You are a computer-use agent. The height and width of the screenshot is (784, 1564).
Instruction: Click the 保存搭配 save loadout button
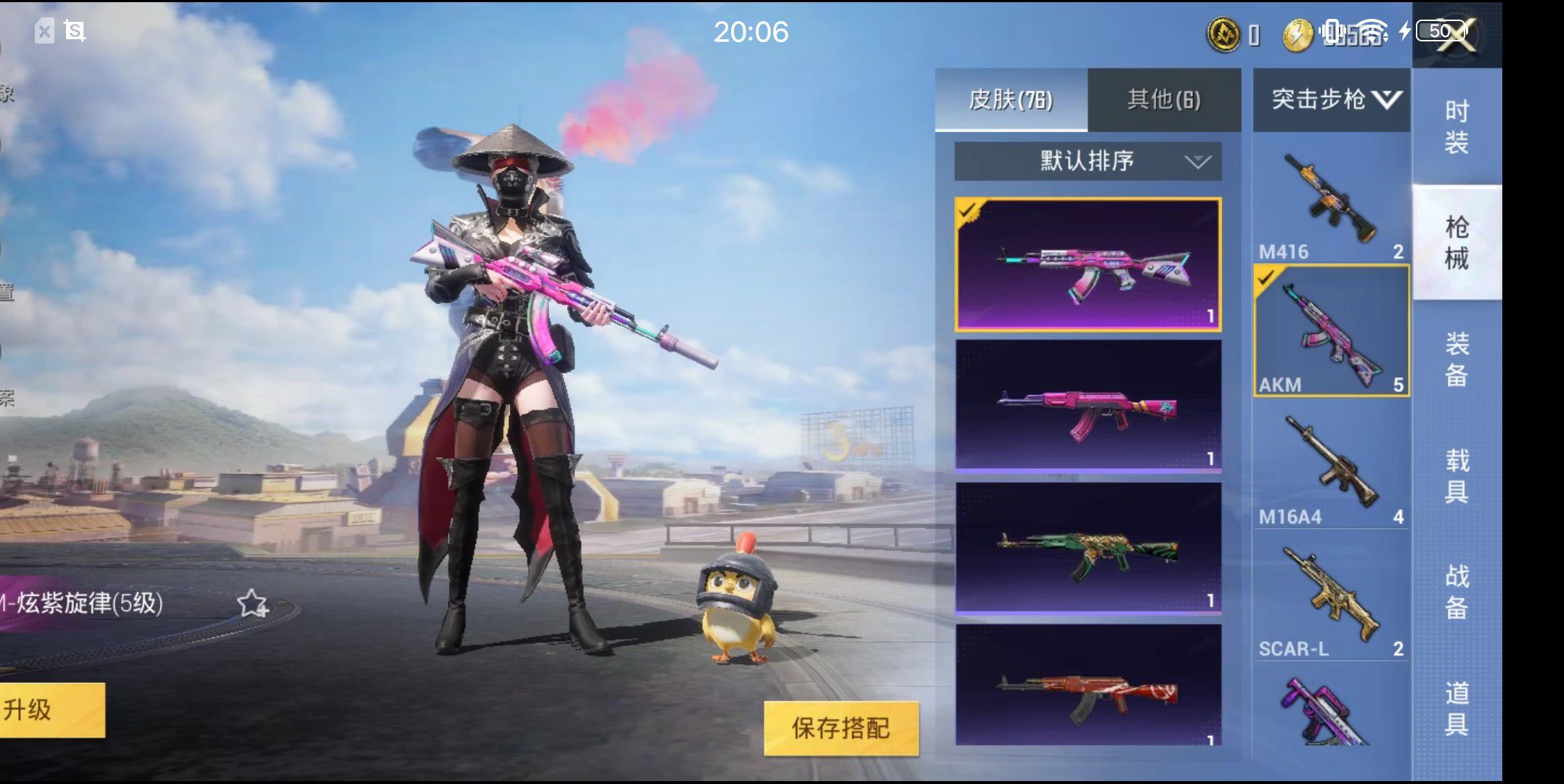[x=841, y=727]
